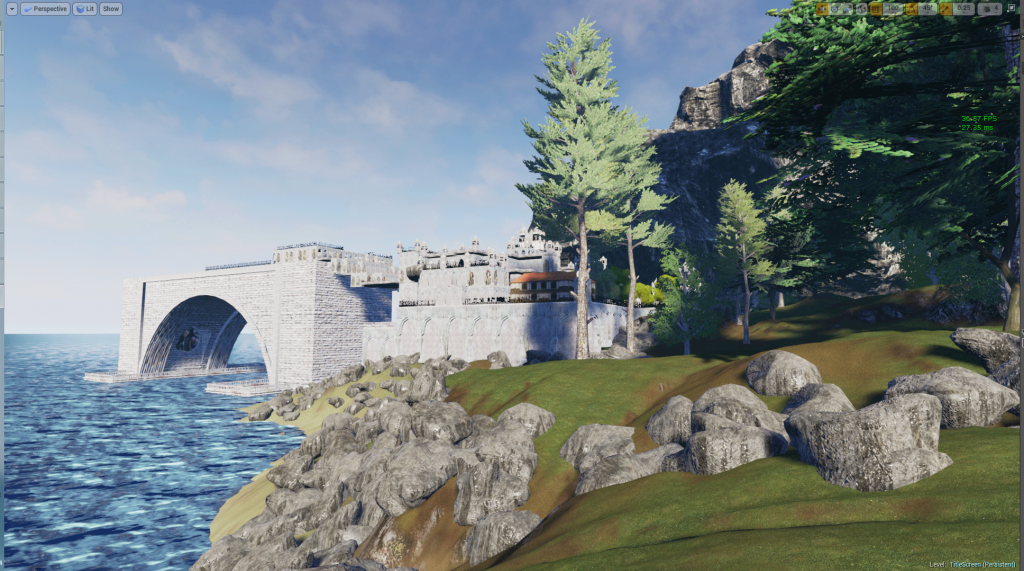Open the 0.25 scale snap dropdown
1024x571 pixels.
[x=964, y=9]
